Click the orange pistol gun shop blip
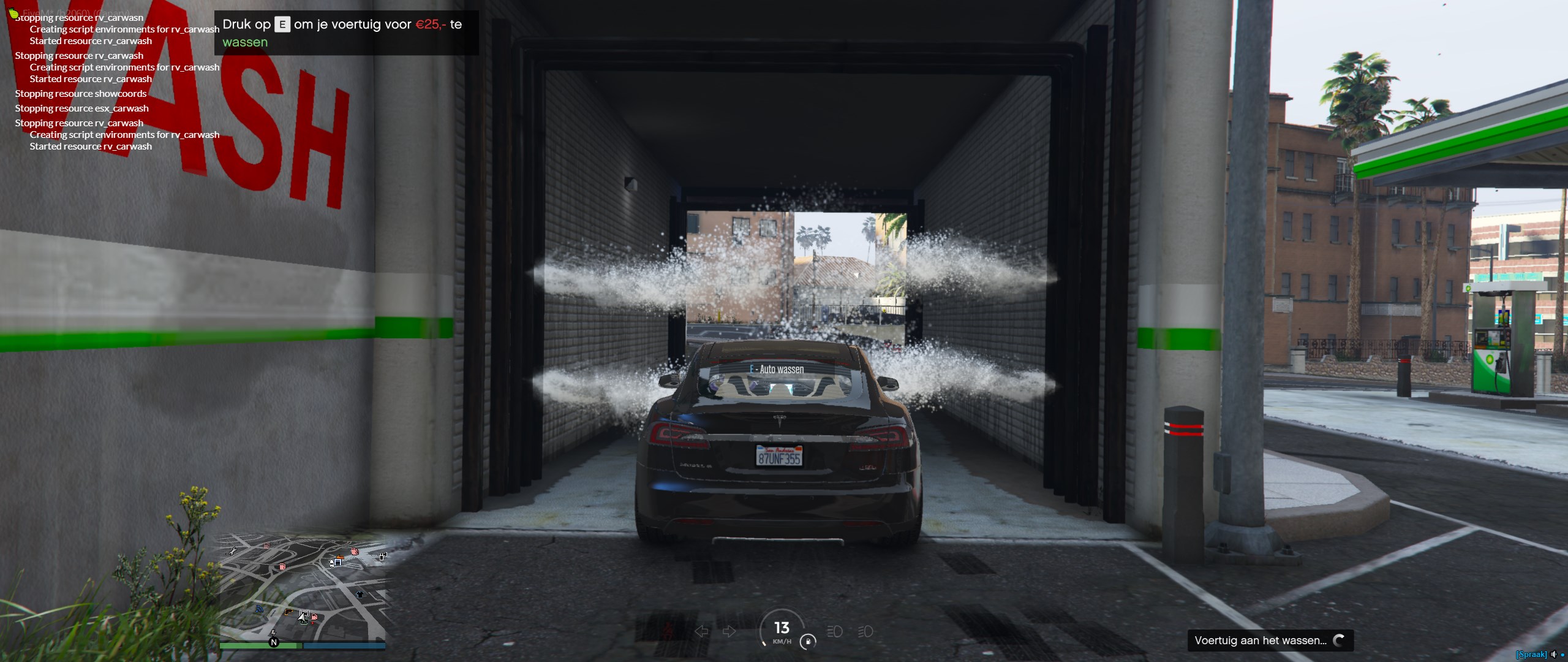Screen dimensions: 1568x662 (288, 611)
